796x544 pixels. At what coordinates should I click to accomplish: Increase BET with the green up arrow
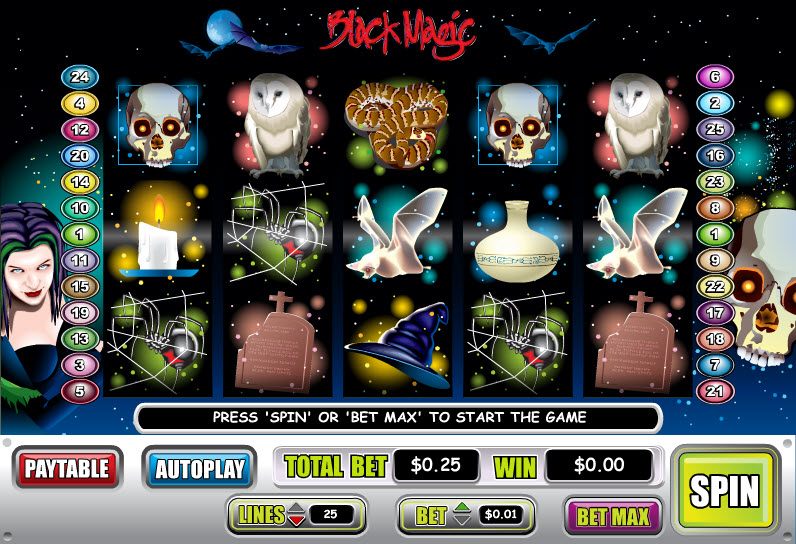tap(461, 509)
